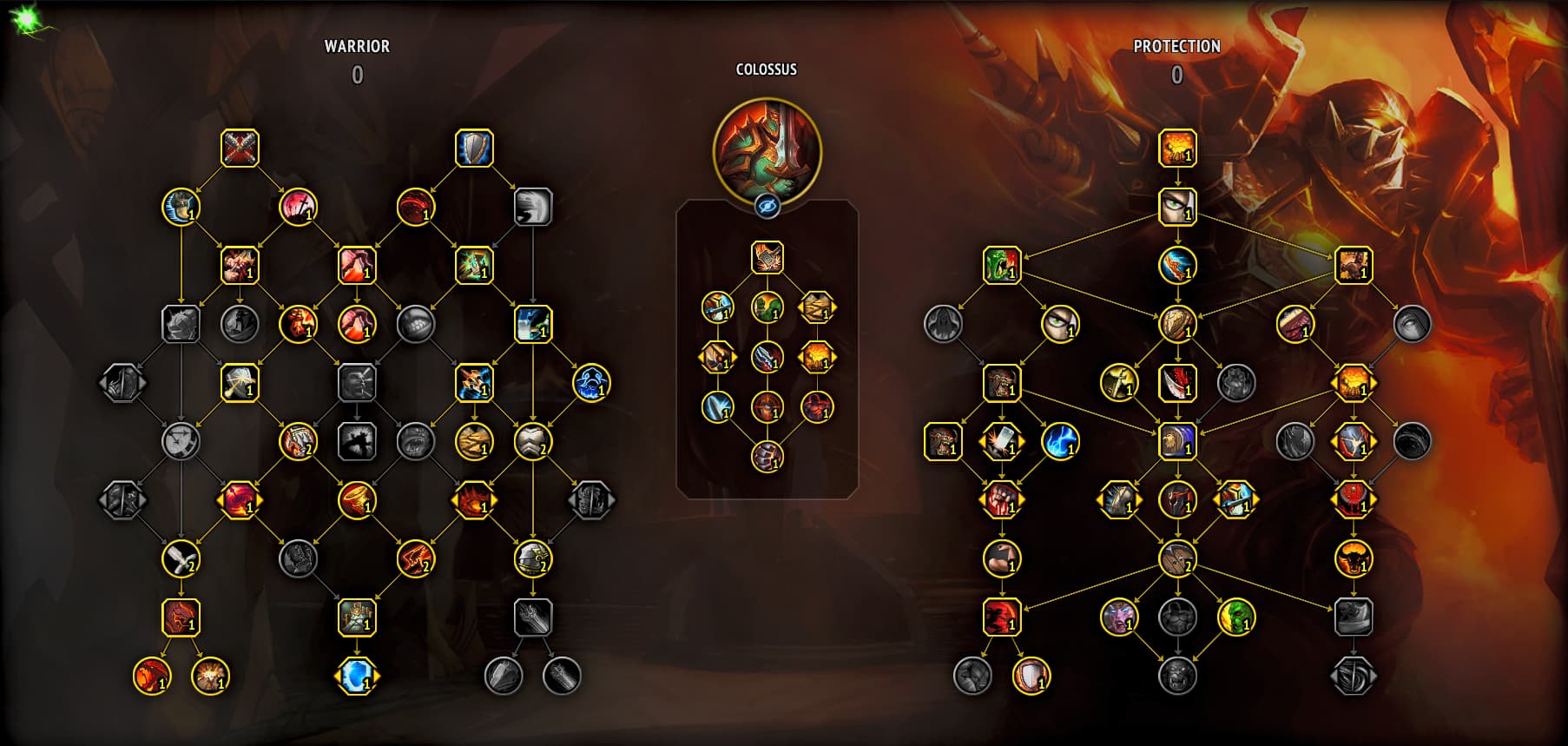Select the hammer and anvil hero talent
Screen dimensions: 1568x746
(x=767, y=257)
